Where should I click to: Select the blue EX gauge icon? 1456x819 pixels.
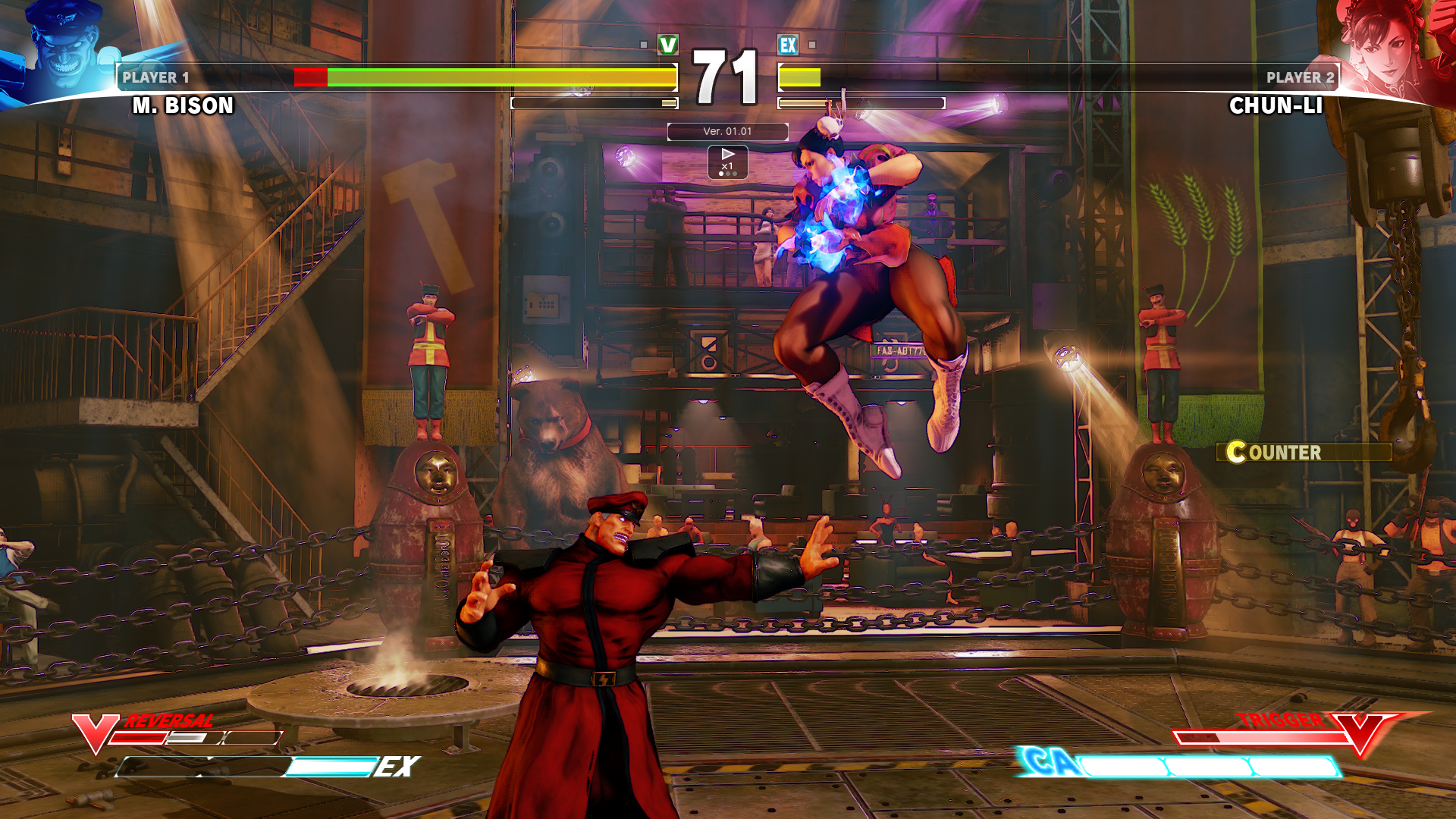pyautogui.click(x=787, y=45)
